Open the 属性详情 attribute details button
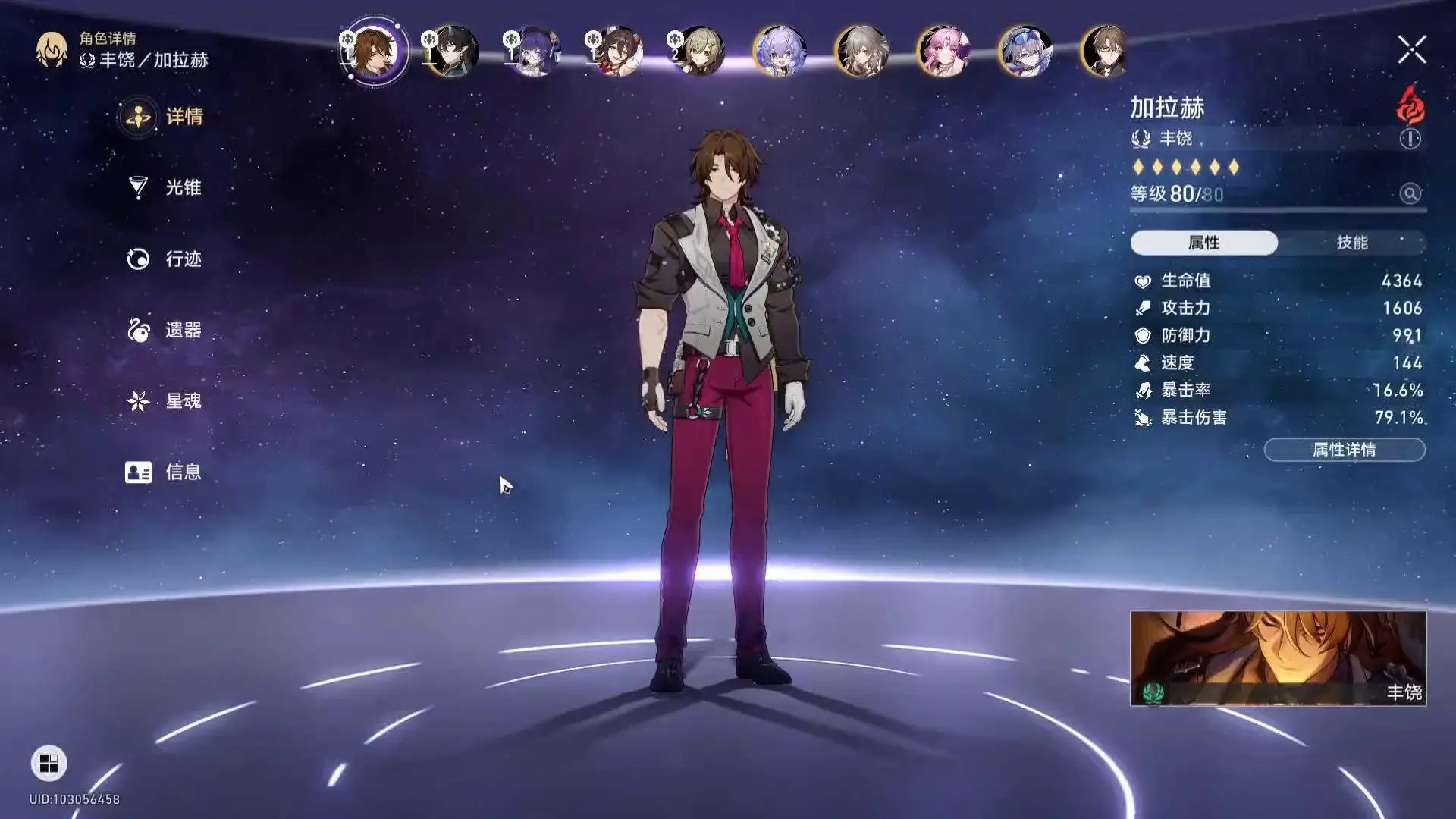The height and width of the screenshot is (819, 1456). (x=1344, y=450)
